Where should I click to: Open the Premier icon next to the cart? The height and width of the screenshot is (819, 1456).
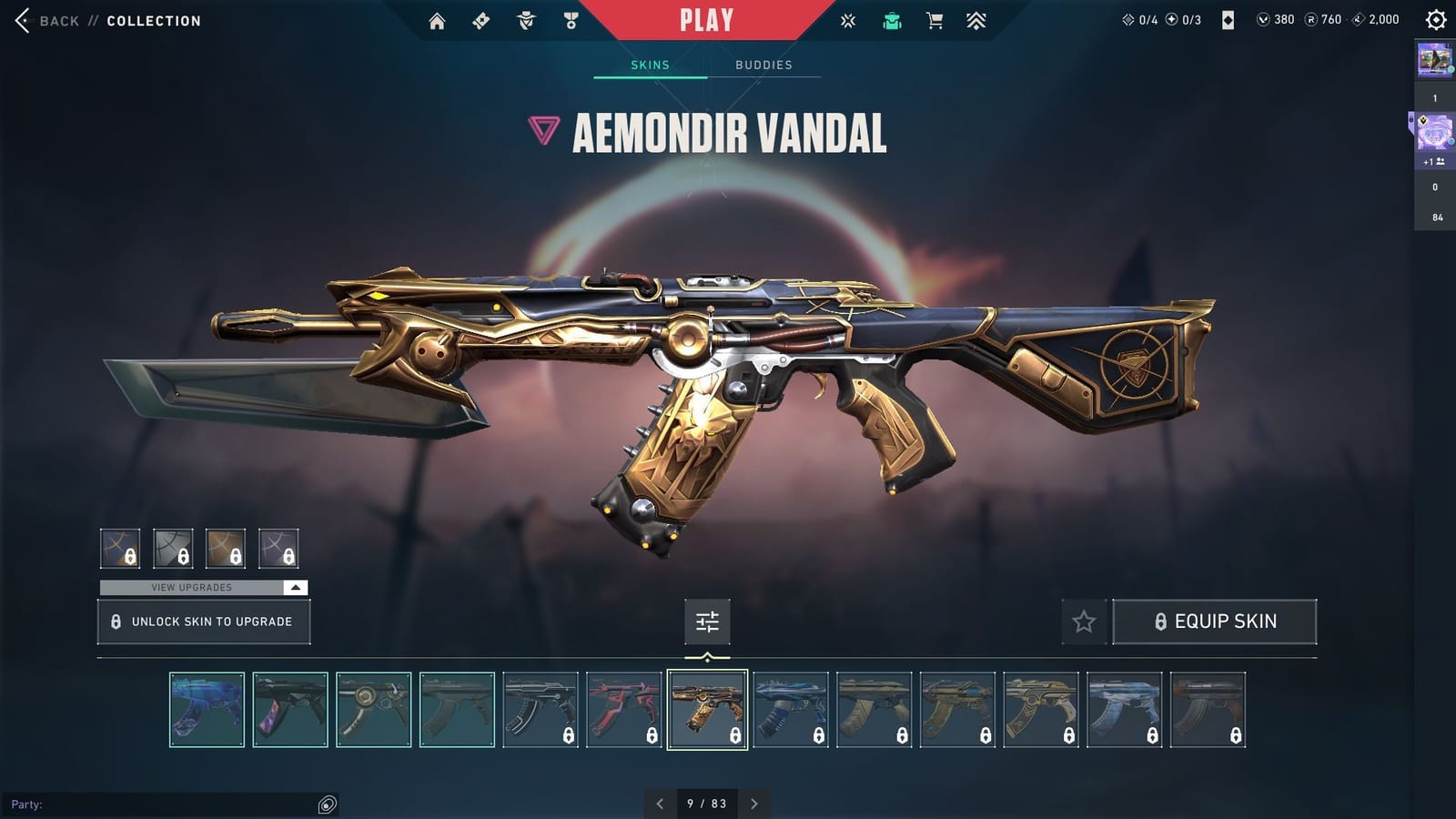(976, 20)
